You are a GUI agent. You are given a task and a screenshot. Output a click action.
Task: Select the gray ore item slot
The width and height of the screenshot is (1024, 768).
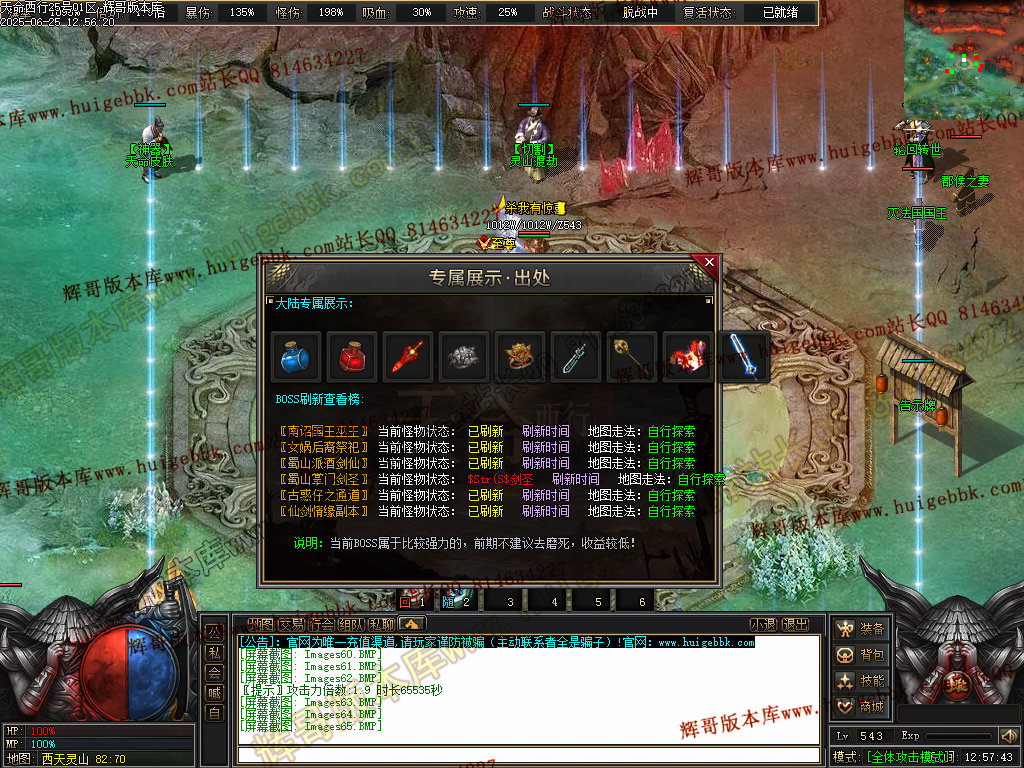pos(464,357)
